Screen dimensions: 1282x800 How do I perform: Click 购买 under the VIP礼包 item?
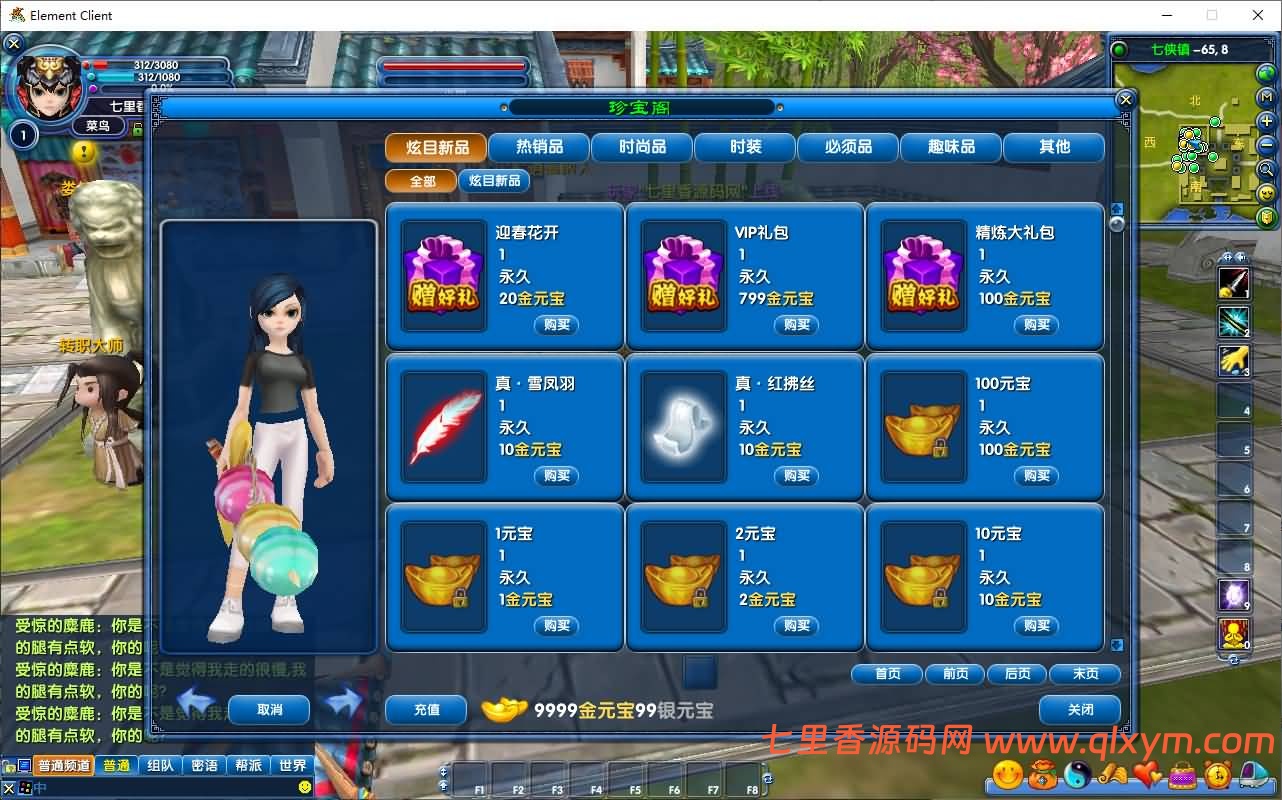pos(795,325)
